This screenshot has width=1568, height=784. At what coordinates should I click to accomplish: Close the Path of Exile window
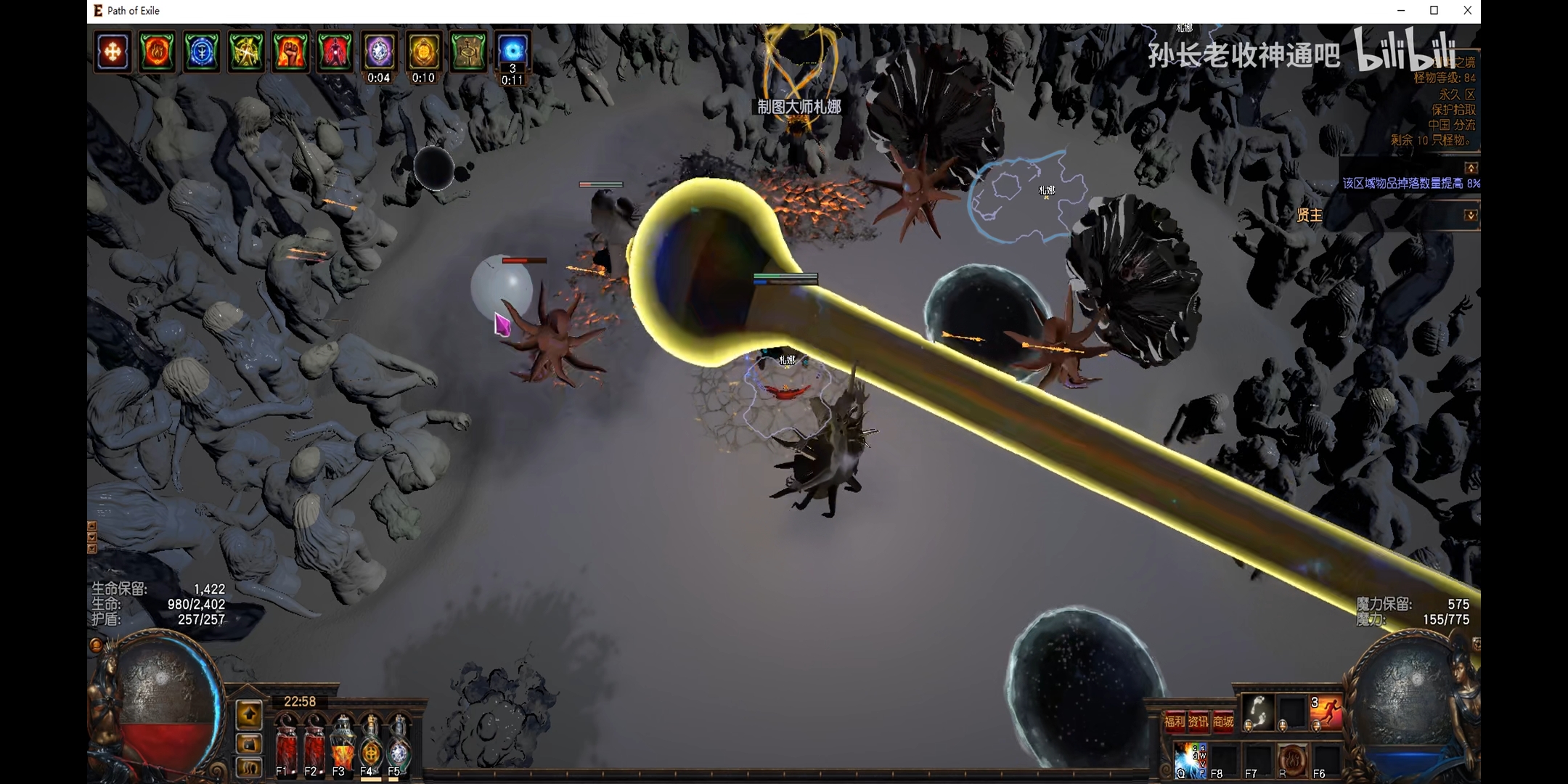[1467, 10]
